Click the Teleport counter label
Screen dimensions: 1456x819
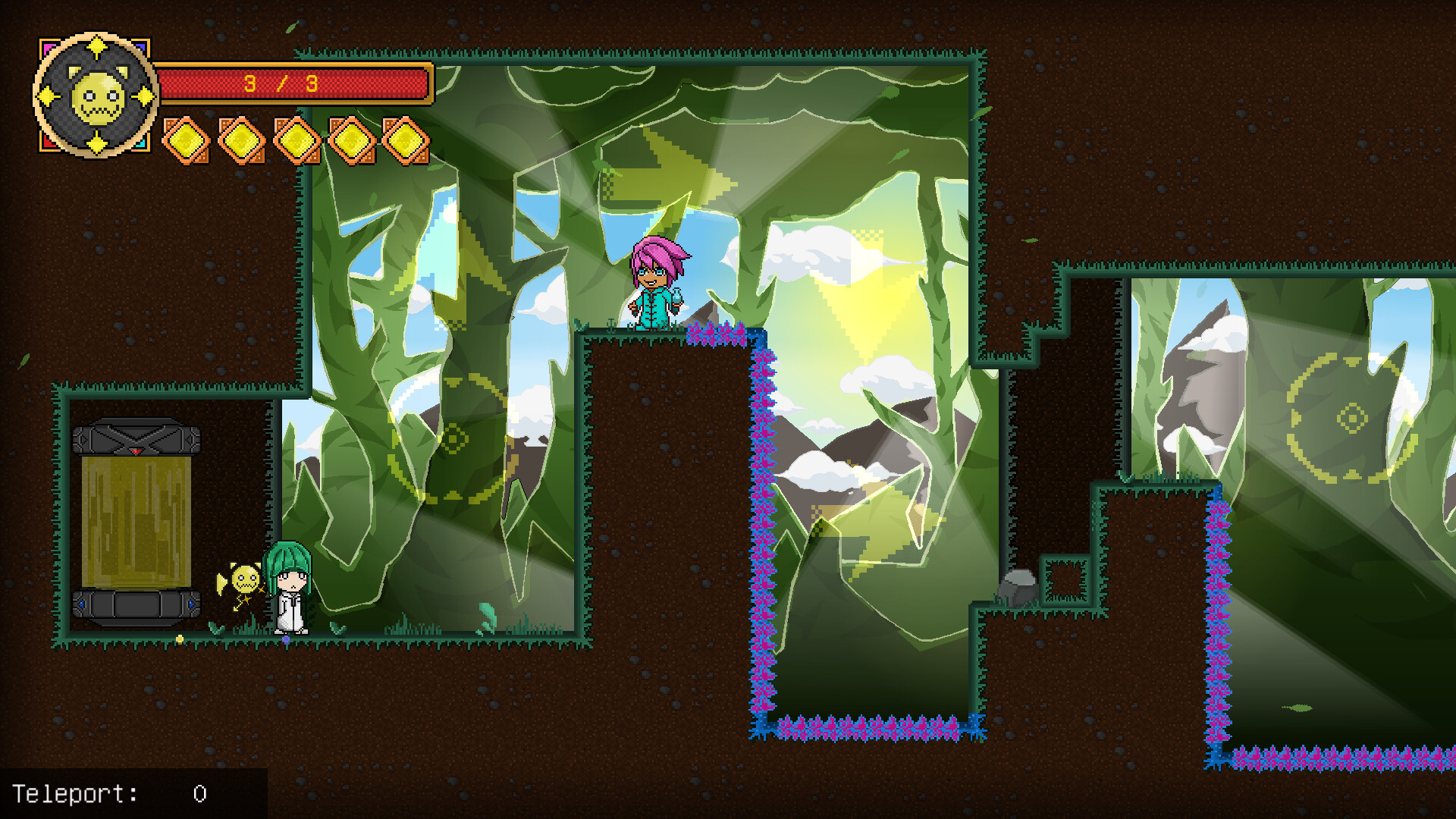tap(76, 793)
